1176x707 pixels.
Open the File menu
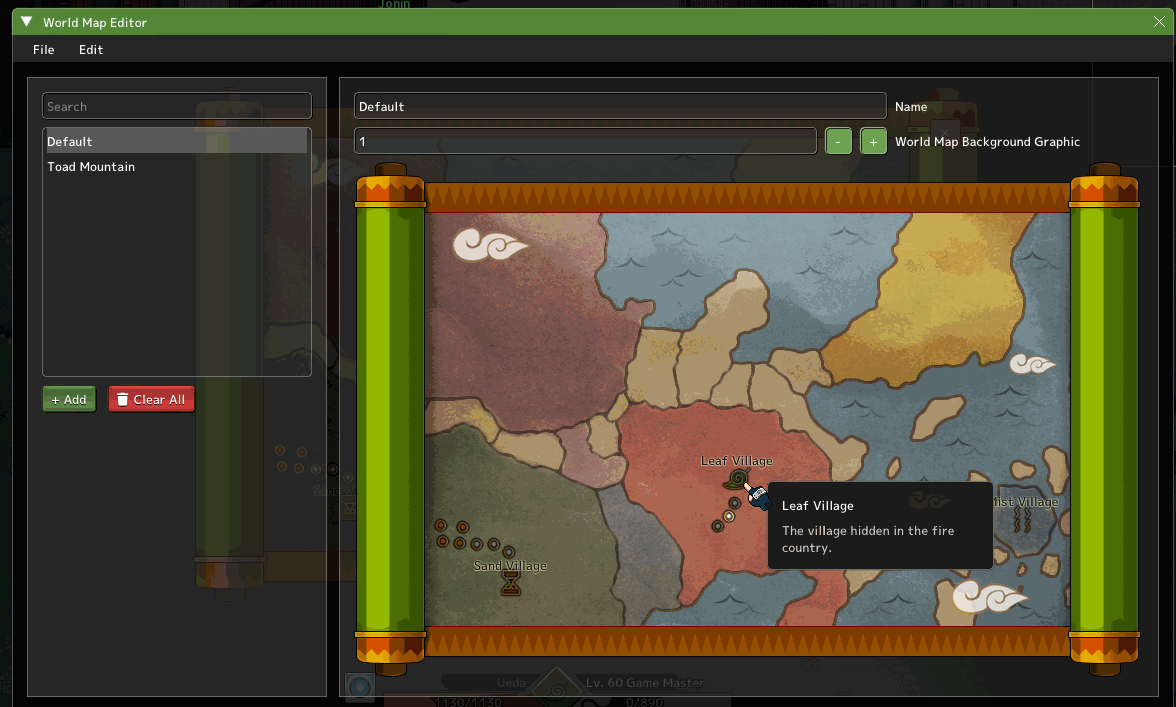tap(43, 50)
